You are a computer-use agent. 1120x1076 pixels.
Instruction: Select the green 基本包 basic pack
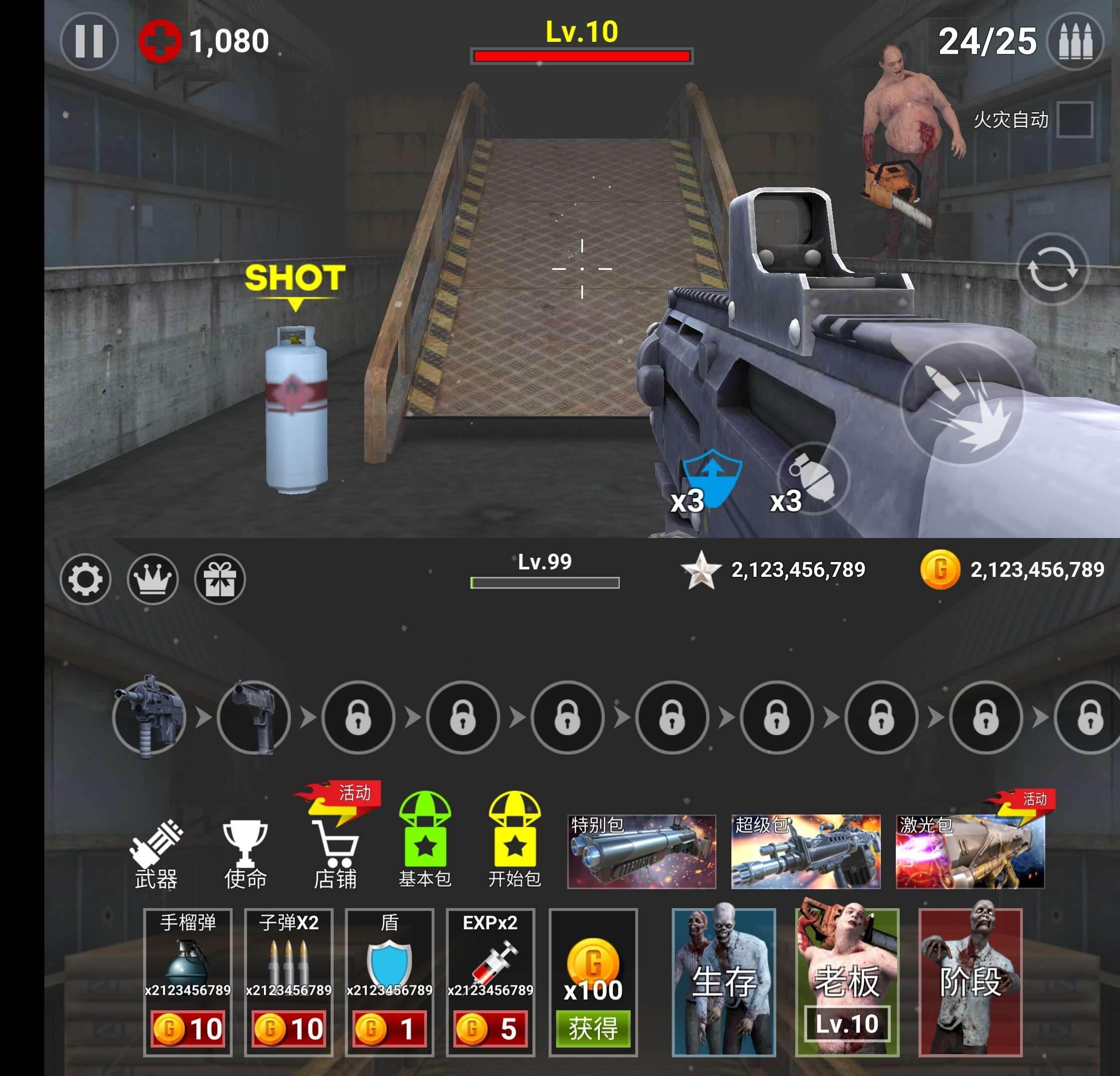[424, 840]
